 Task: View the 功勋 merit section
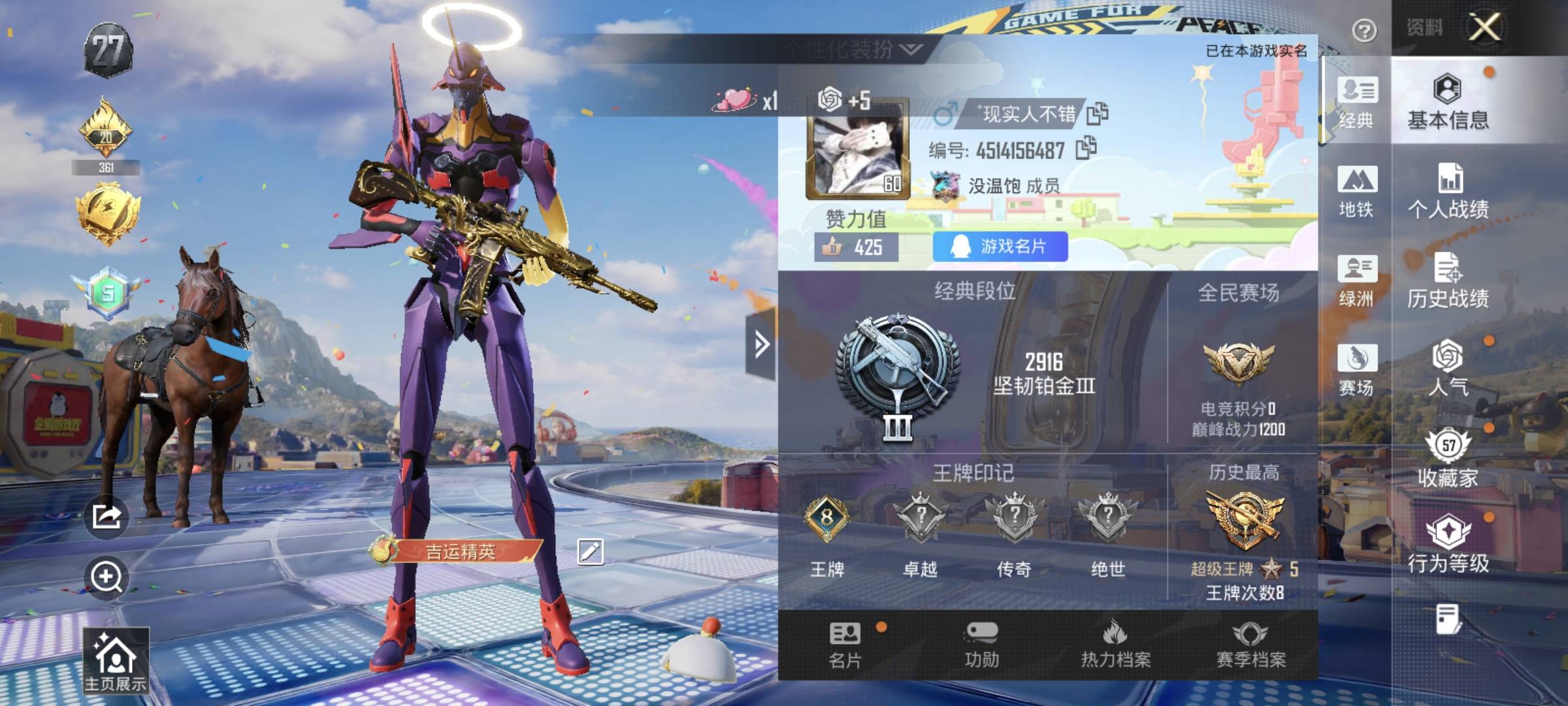click(x=981, y=645)
